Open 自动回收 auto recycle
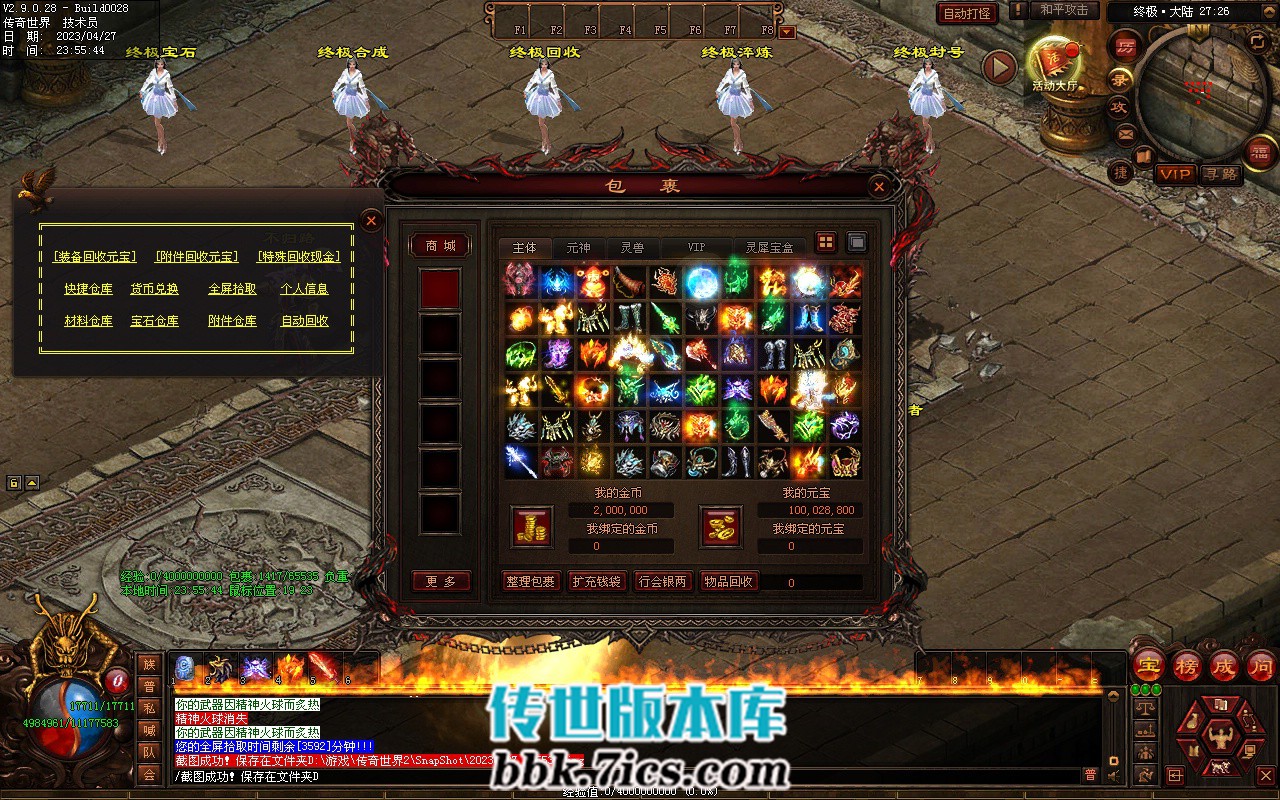Image resolution: width=1280 pixels, height=800 pixels. 304,321
